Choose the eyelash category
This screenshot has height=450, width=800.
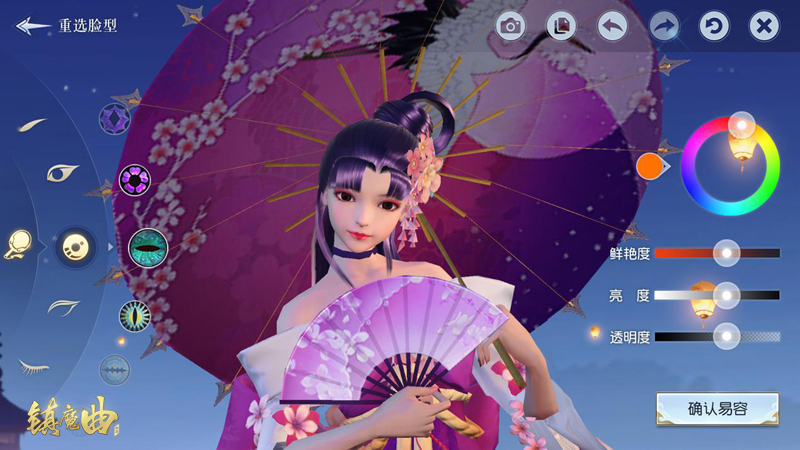(35, 366)
